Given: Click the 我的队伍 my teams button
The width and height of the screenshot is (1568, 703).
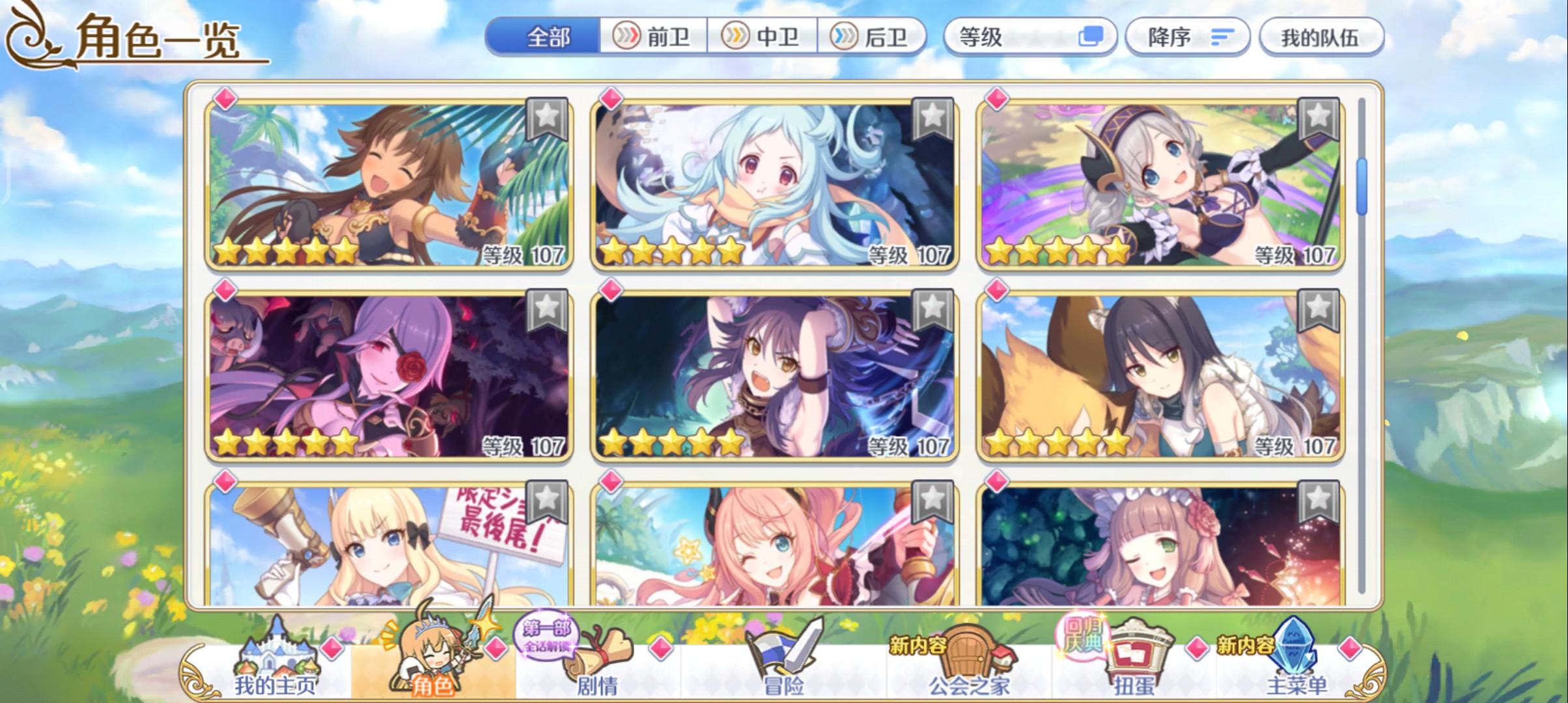Looking at the screenshot, I should [x=1323, y=37].
